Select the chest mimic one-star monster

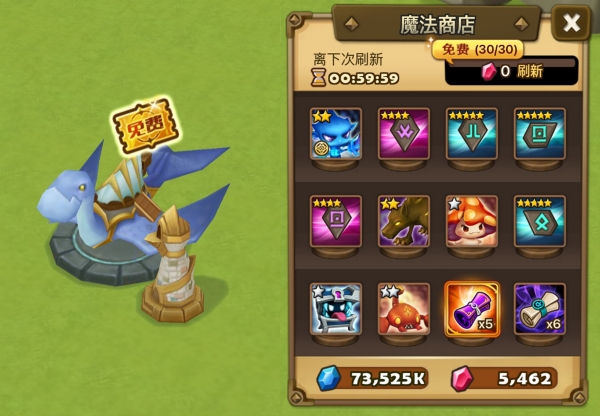click(335, 308)
